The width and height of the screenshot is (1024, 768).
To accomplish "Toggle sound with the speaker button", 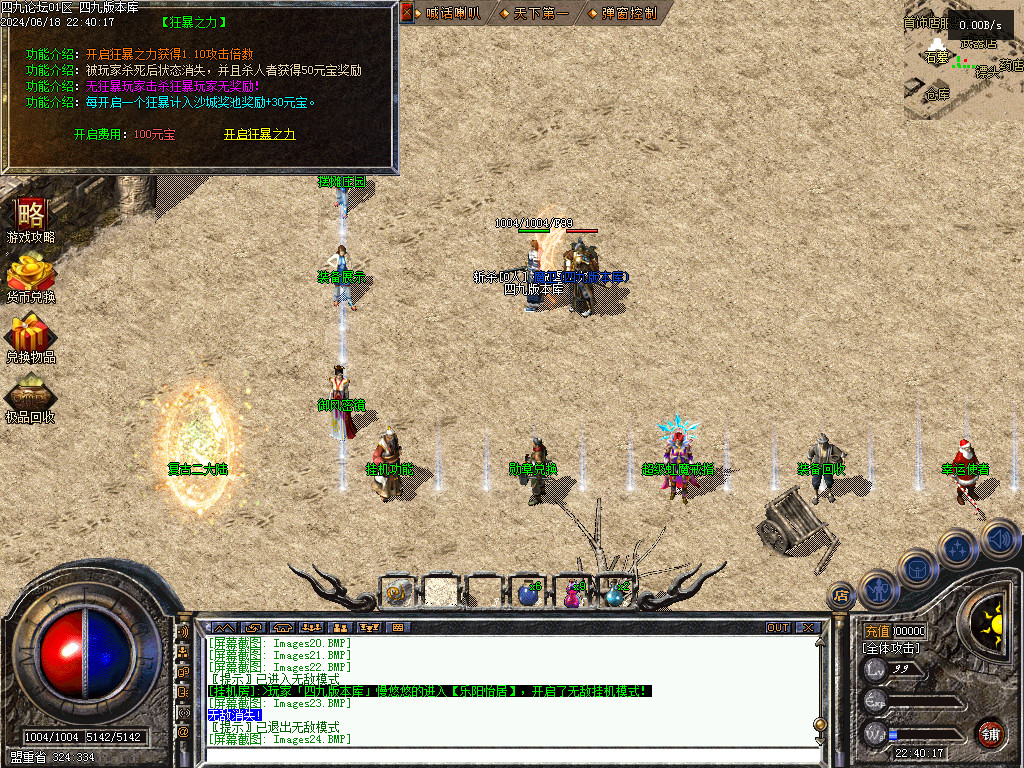I will [998, 541].
